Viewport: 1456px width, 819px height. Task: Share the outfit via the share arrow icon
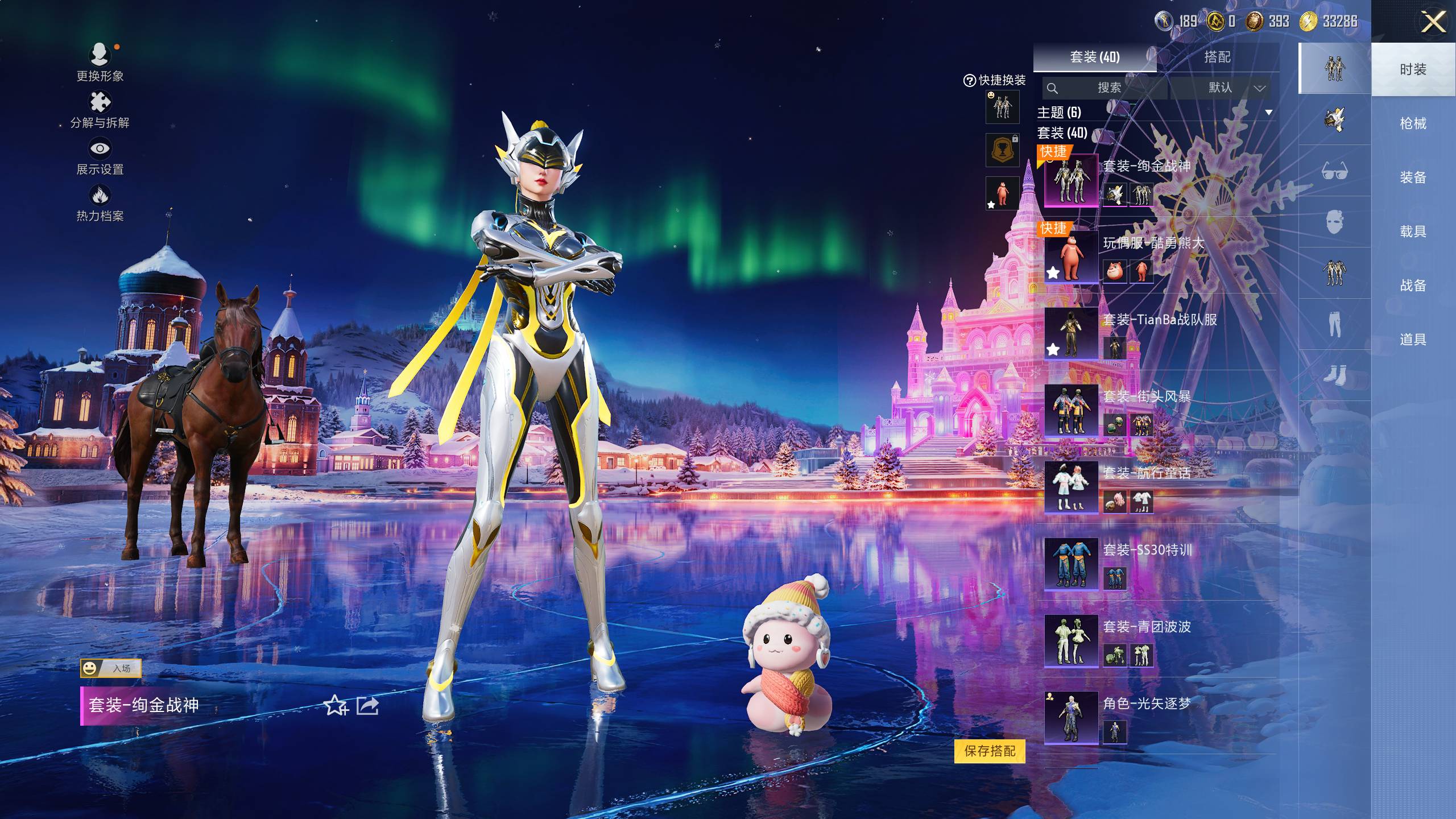(367, 706)
